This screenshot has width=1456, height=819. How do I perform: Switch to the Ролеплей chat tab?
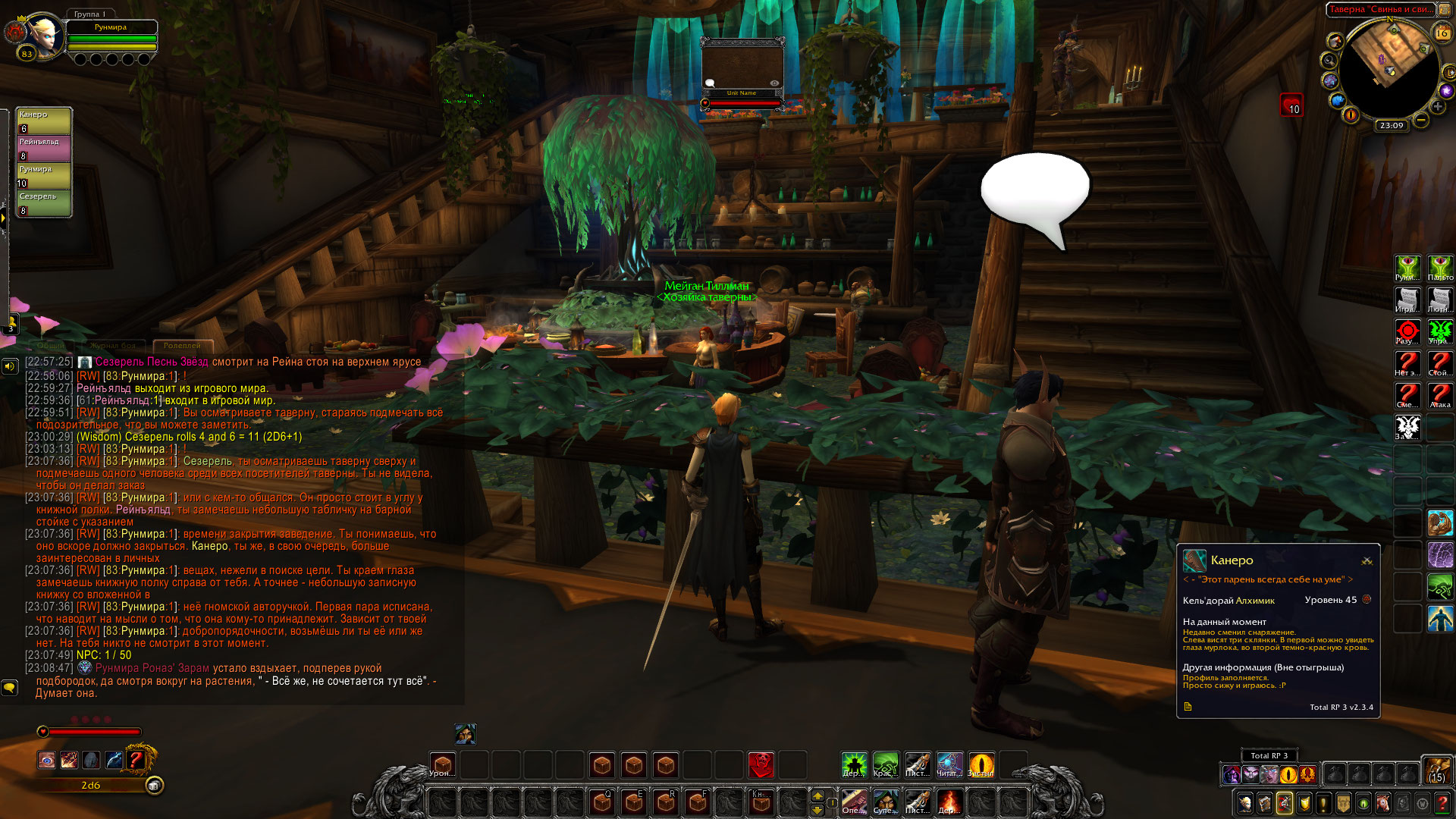pos(182,346)
